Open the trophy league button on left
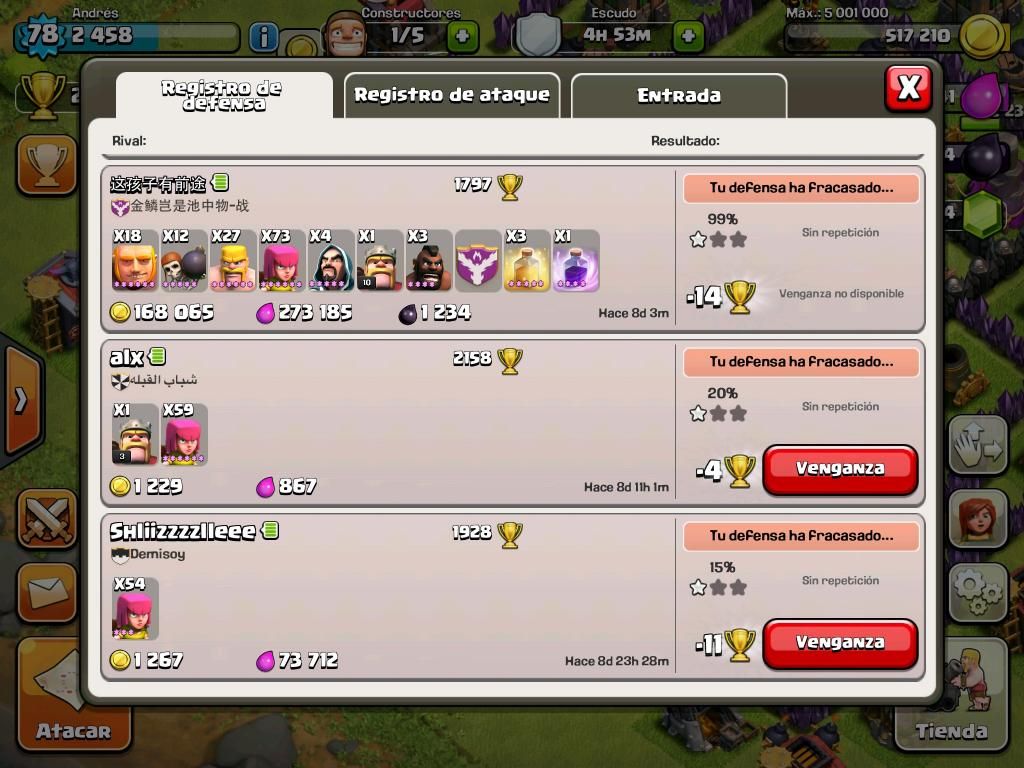Viewport: 1024px width, 768px height. [46, 165]
